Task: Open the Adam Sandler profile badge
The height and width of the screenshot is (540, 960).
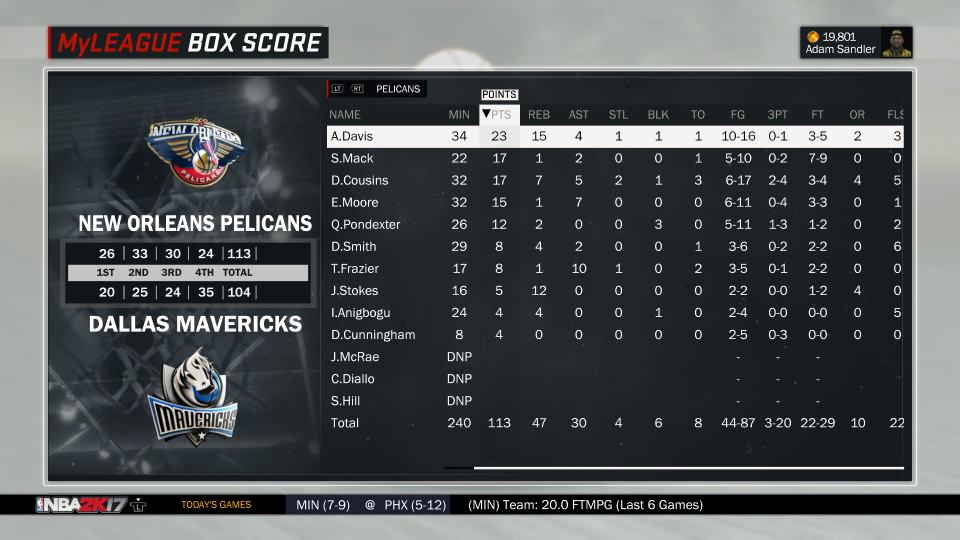Action: [x=857, y=43]
